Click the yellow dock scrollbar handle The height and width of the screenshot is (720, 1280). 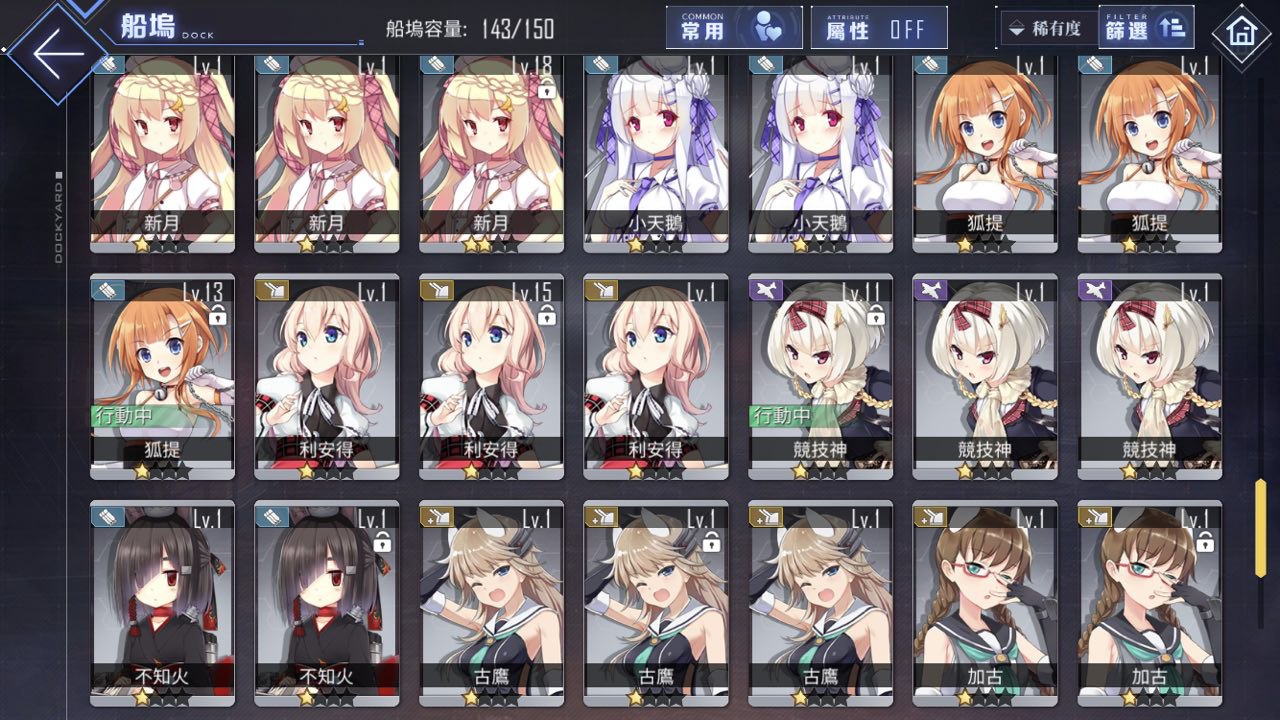pos(1260,527)
